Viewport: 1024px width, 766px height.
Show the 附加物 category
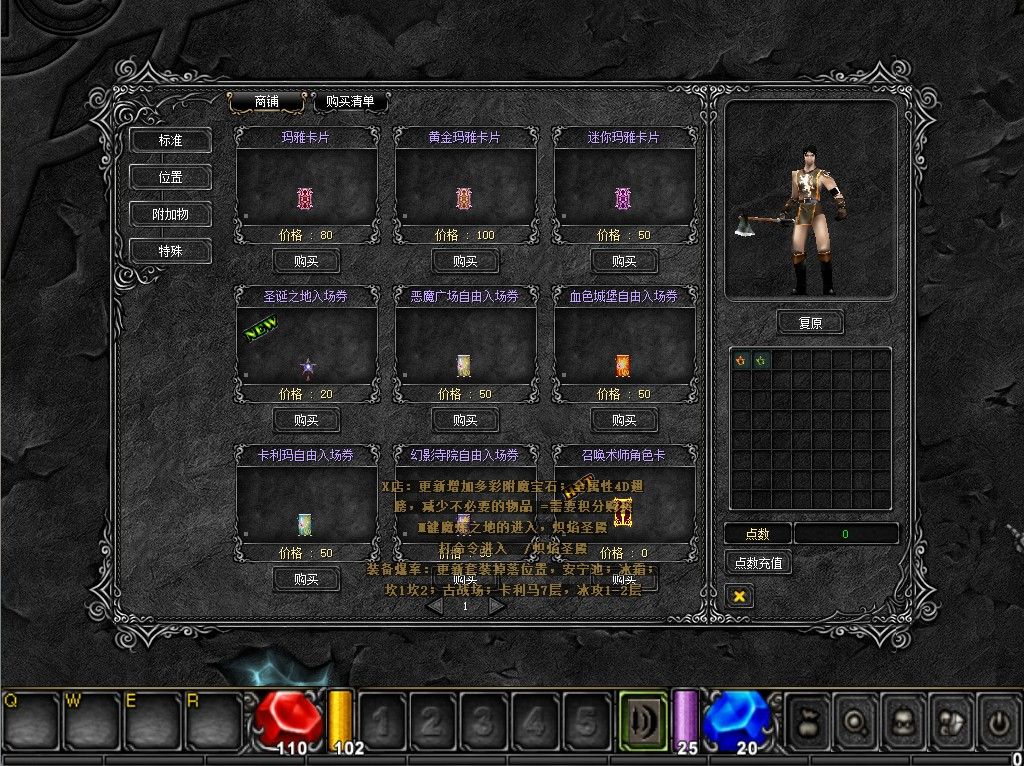pos(170,214)
